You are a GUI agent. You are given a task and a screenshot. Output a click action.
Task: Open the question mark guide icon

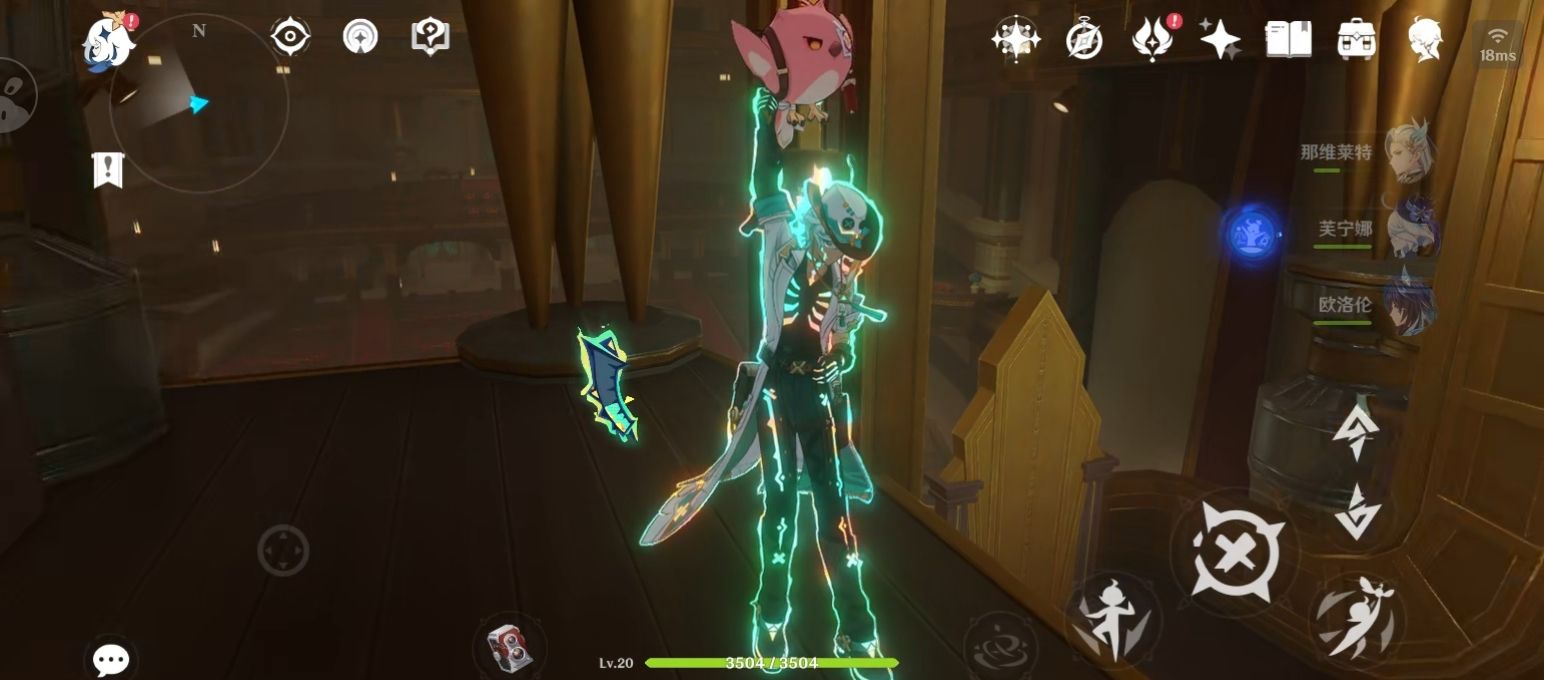coord(430,37)
